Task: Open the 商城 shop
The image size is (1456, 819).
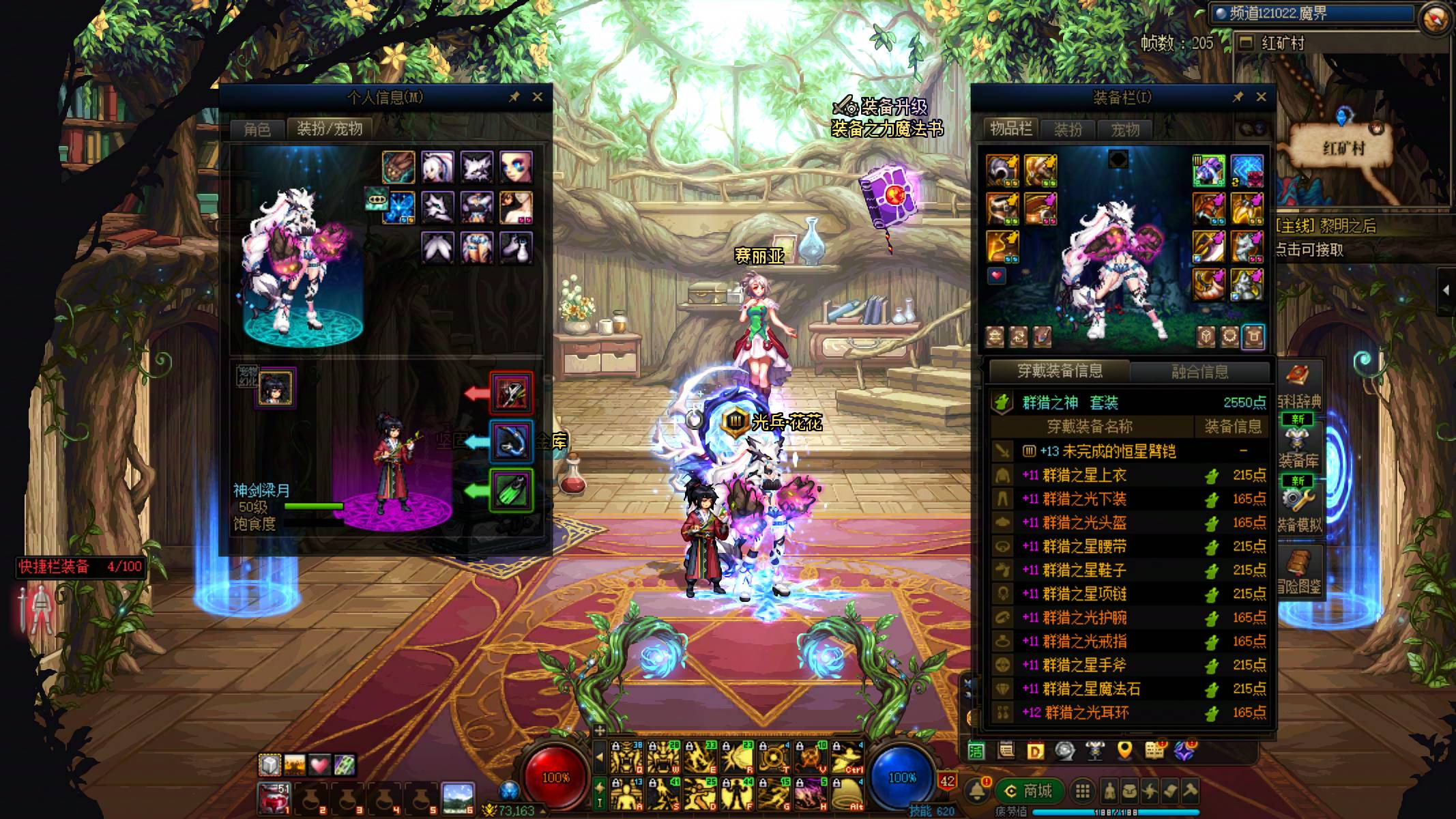Action: click(1029, 791)
